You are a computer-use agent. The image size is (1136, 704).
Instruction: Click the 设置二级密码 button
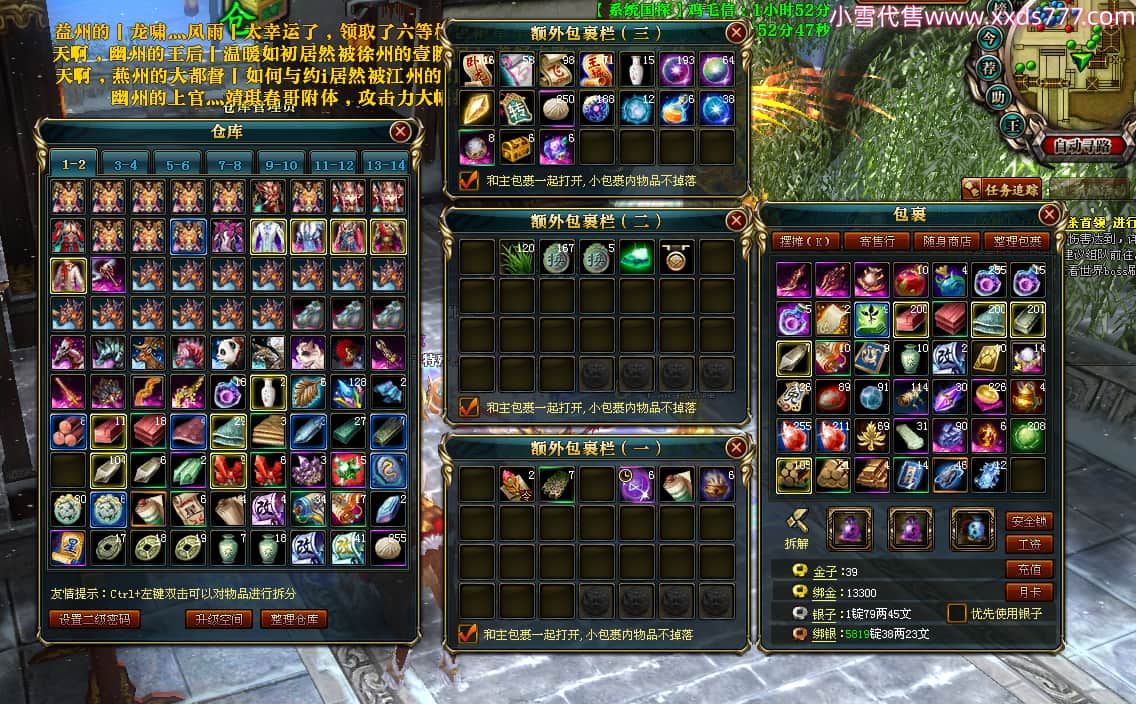click(x=94, y=619)
